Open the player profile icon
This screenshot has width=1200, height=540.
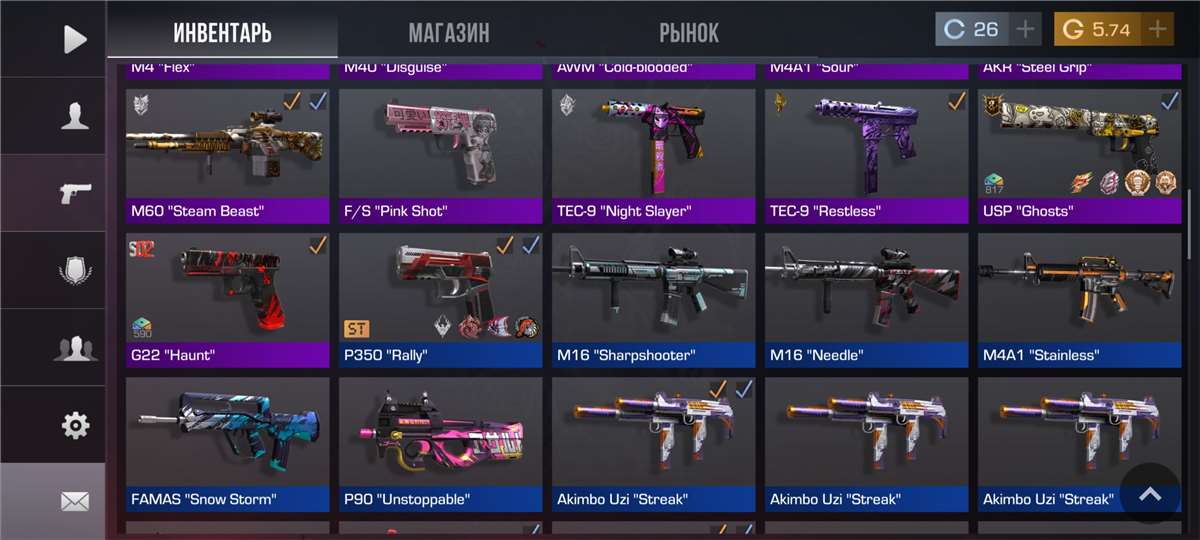click(74, 116)
